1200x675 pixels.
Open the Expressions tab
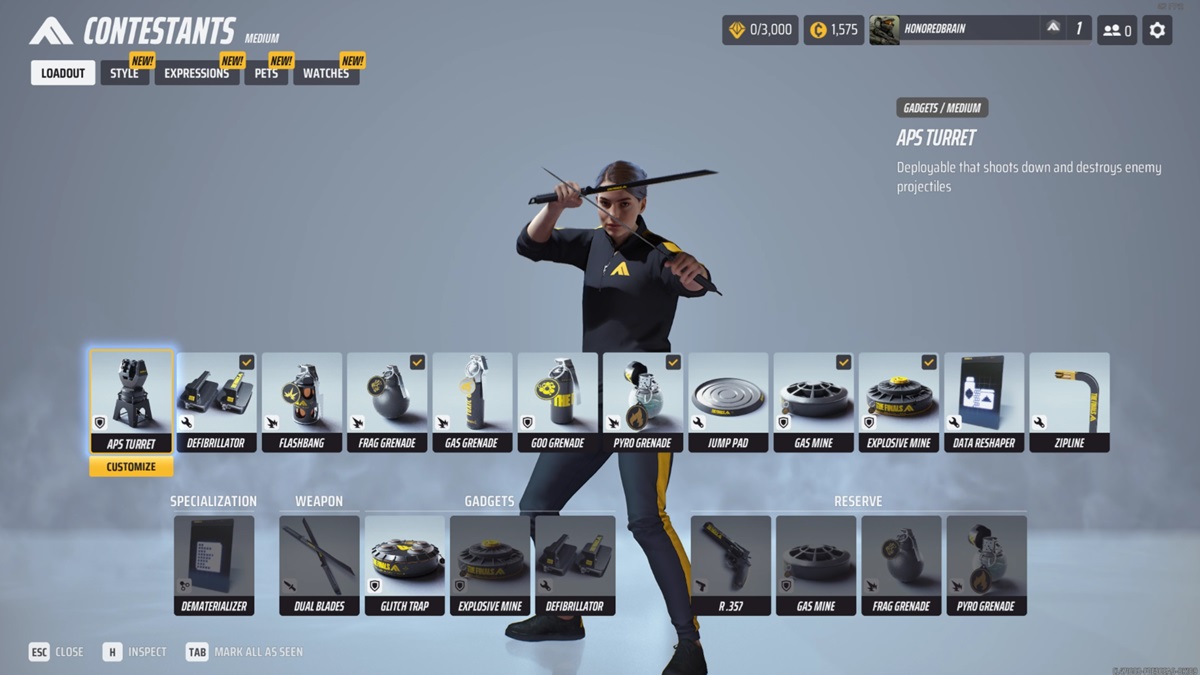pos(196,73)
